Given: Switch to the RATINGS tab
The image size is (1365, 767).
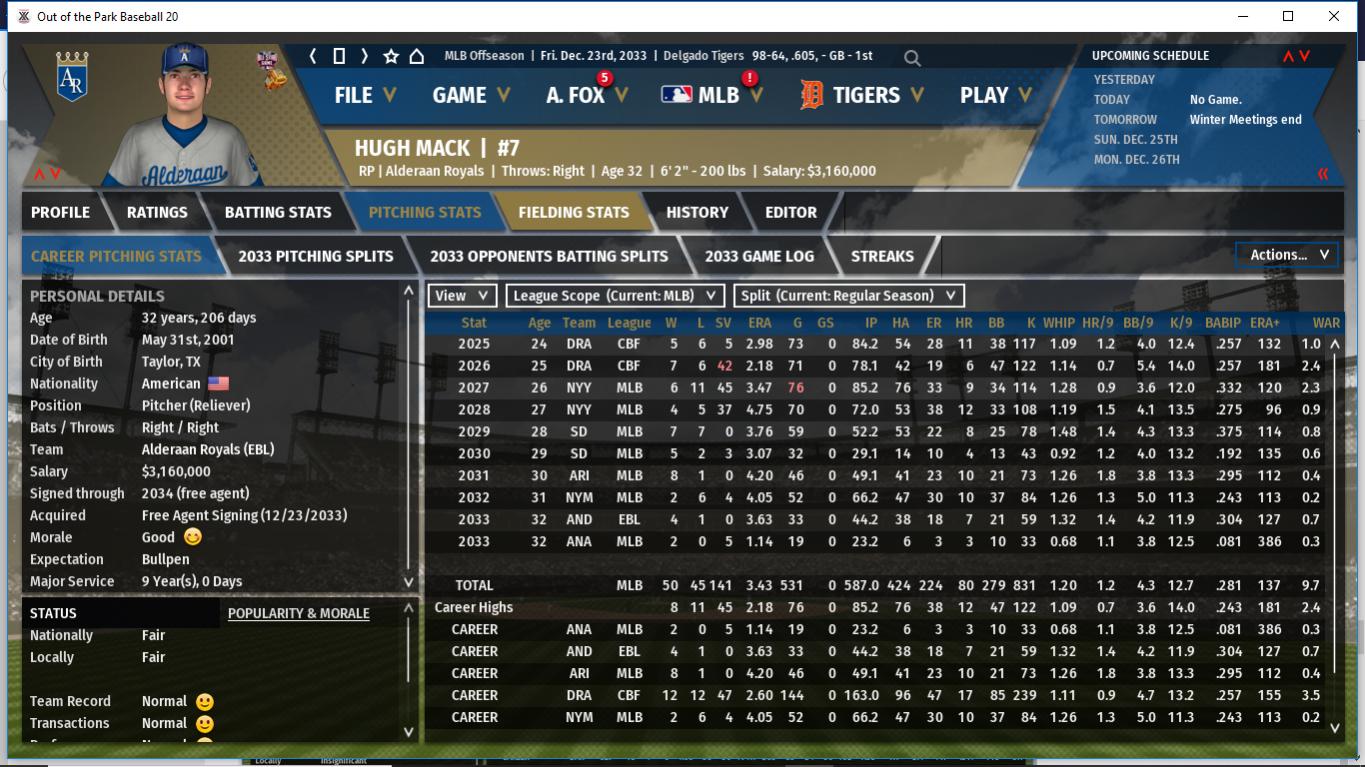Looking at the screenshot, I should click(x=157, y=212).
